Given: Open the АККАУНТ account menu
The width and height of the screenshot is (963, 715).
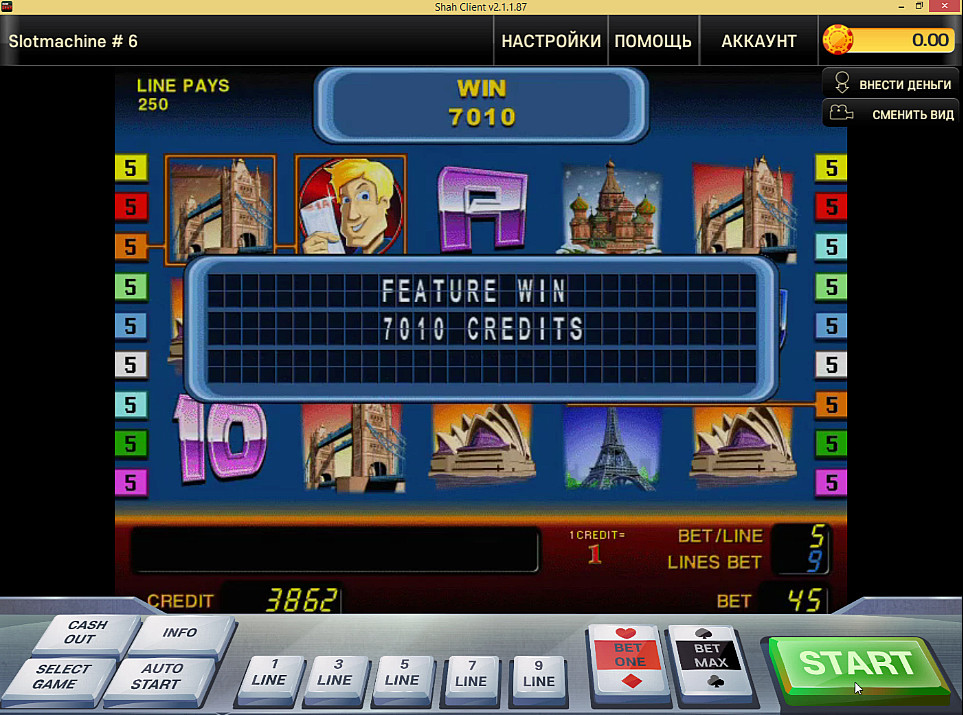Looking at the screenshot, I should tap(759, 41).
